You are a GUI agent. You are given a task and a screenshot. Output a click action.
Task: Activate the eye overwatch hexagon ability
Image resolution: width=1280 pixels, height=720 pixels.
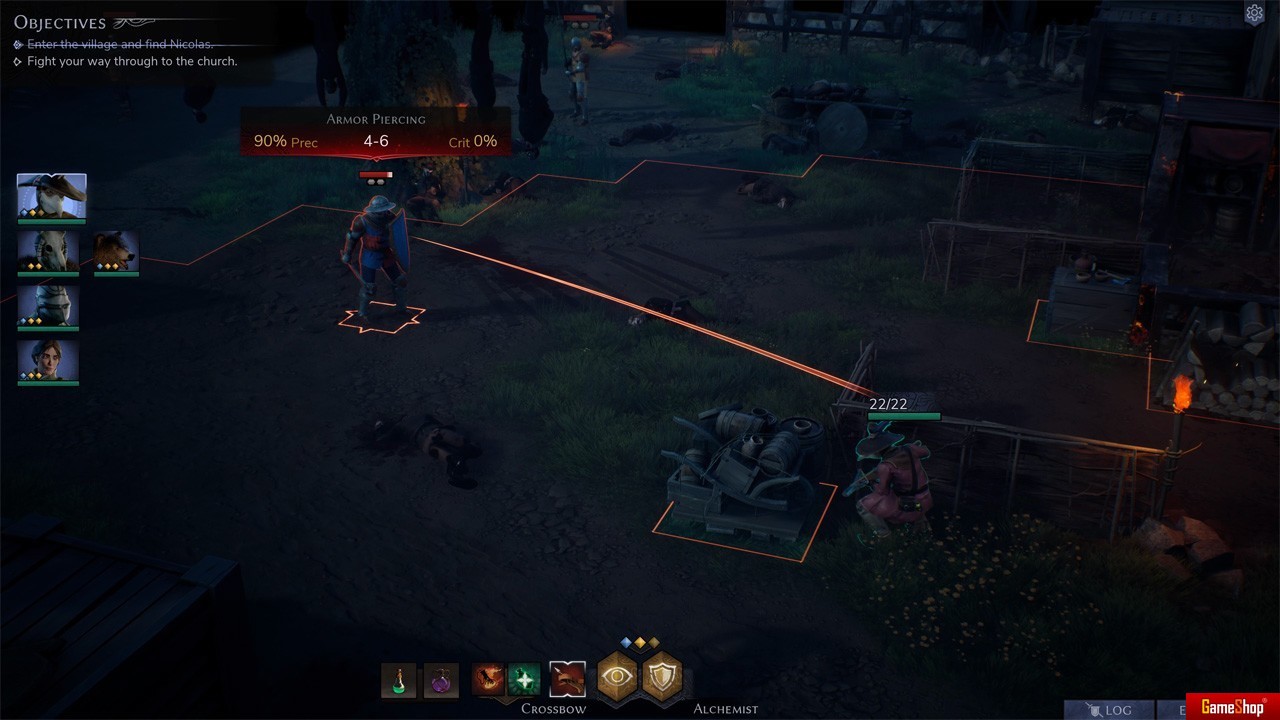[x=618, y=677]
